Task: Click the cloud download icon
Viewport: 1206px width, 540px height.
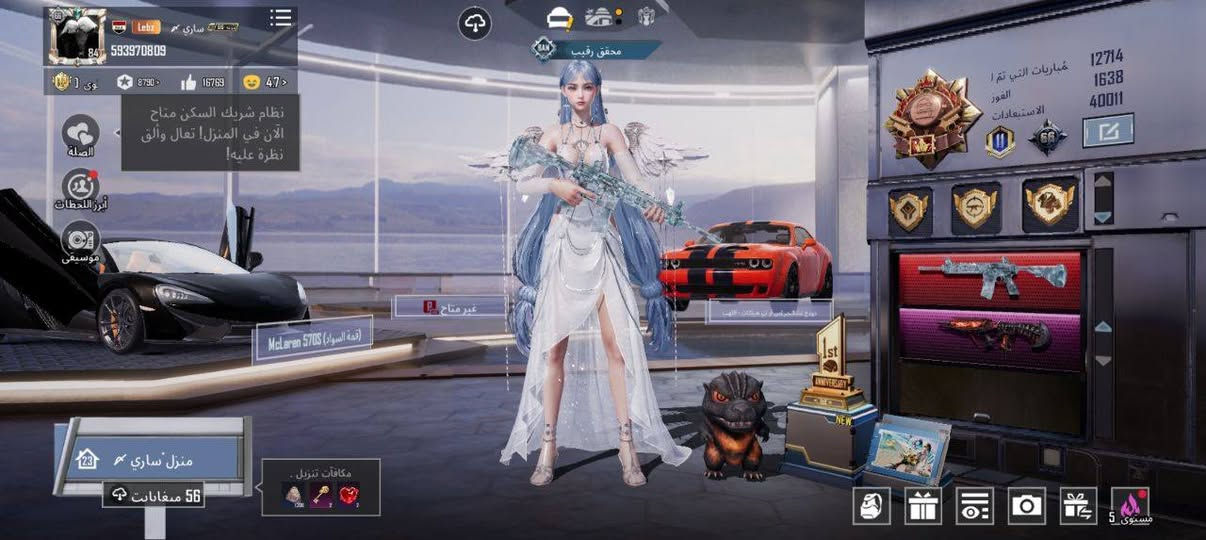Action: point(474,23)
